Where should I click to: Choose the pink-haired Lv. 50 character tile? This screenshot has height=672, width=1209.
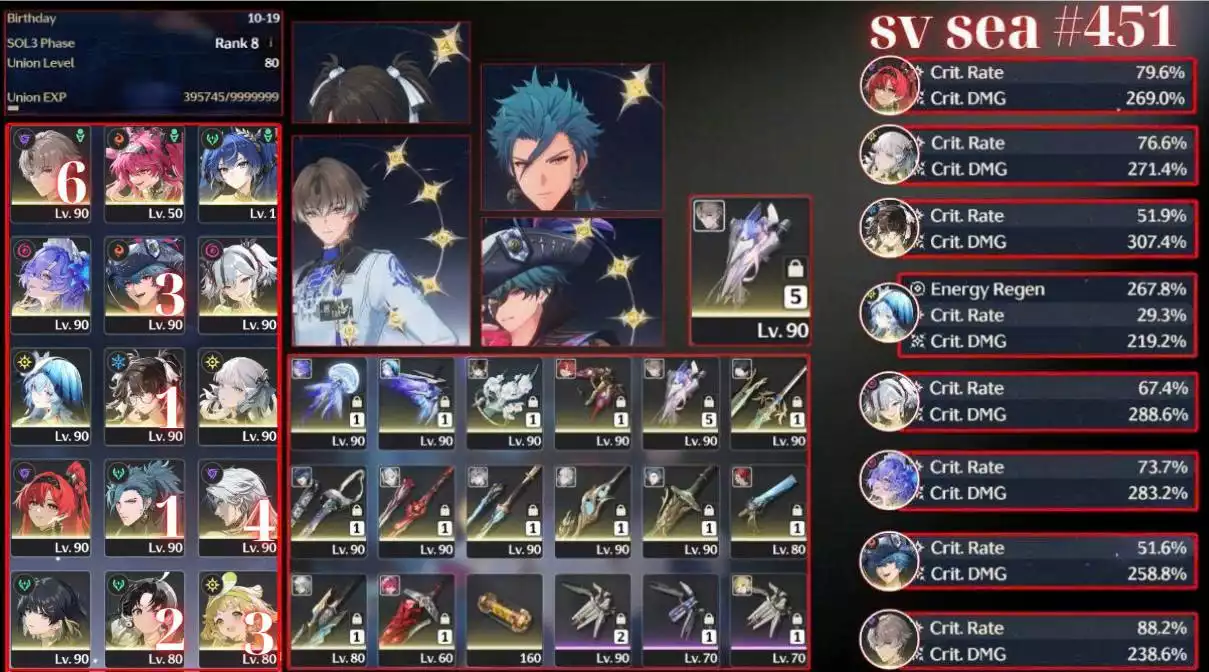[x=144, y=174]
